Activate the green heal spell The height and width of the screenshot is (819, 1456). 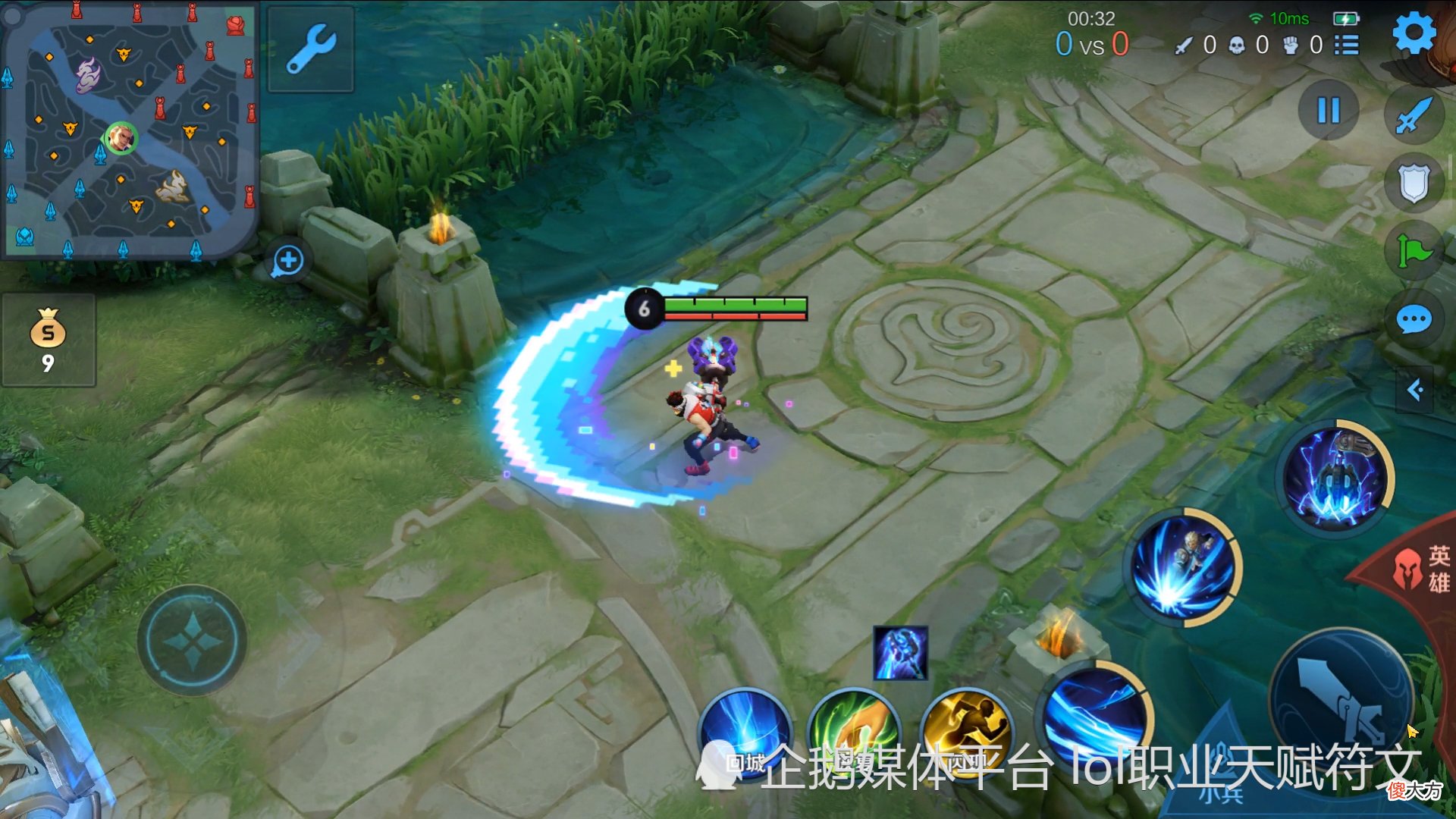[x=855, y=732]
